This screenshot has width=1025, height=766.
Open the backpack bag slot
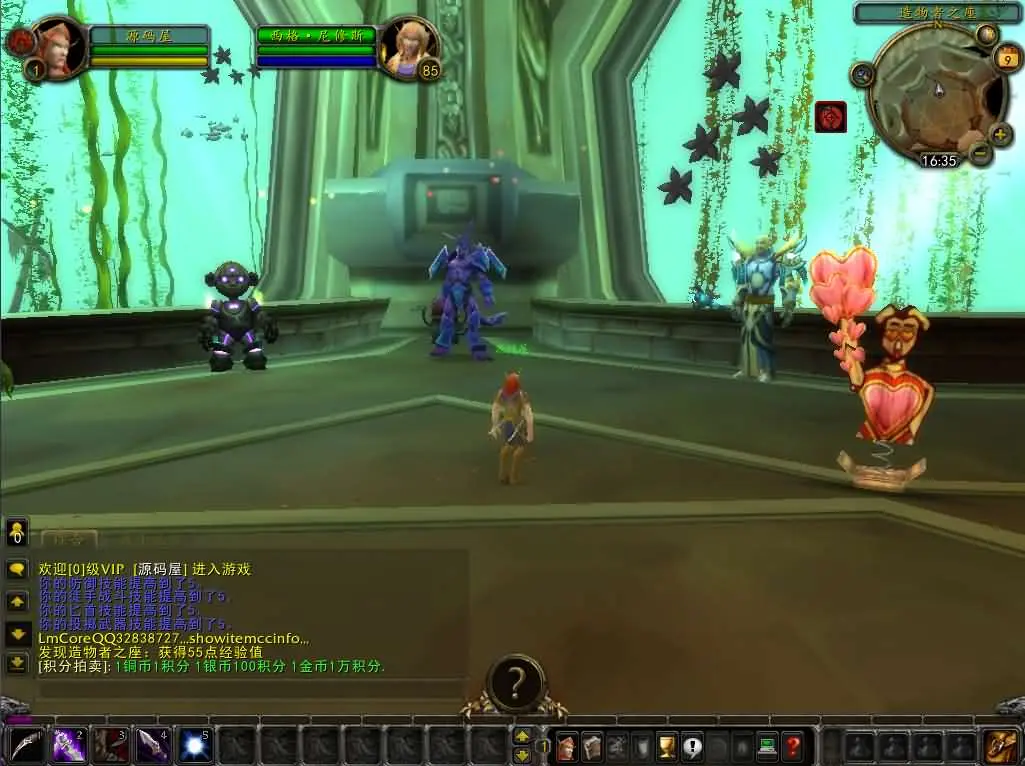click(x=1001, y=746)
